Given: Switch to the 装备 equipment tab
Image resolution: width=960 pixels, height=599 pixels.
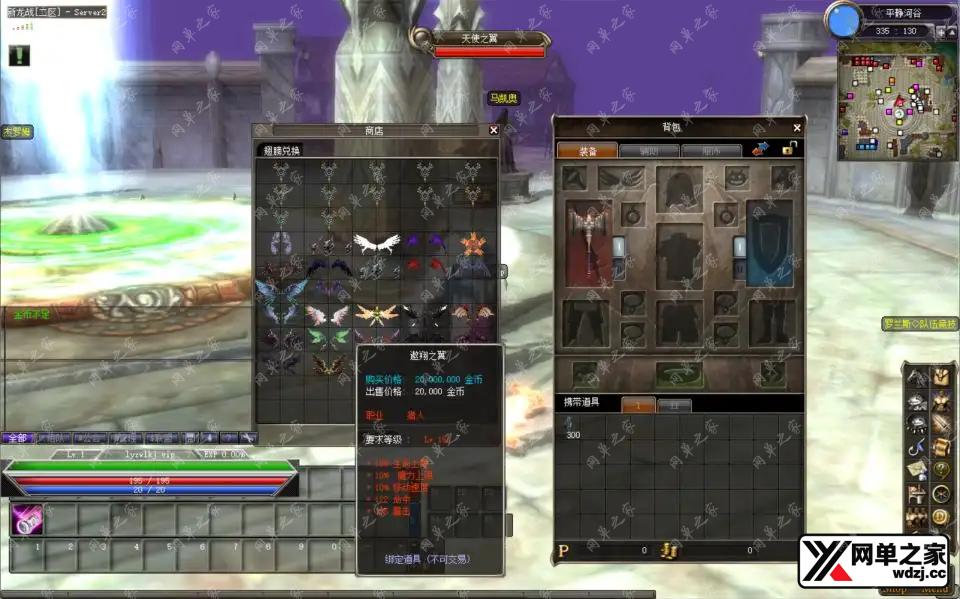Looking at the screenshot, I should (586, 151).
